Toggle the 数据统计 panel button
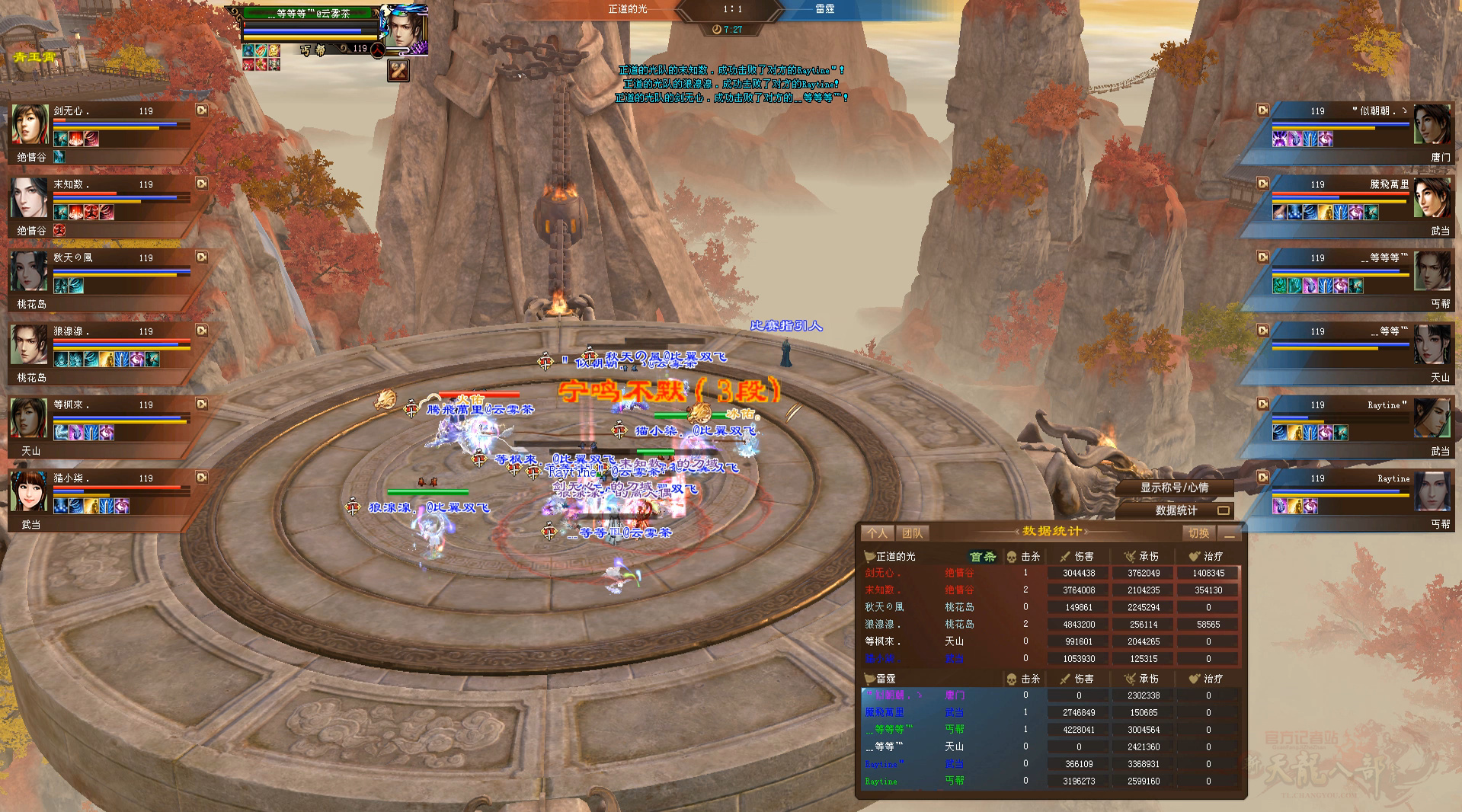 [x=1176, y=510]
